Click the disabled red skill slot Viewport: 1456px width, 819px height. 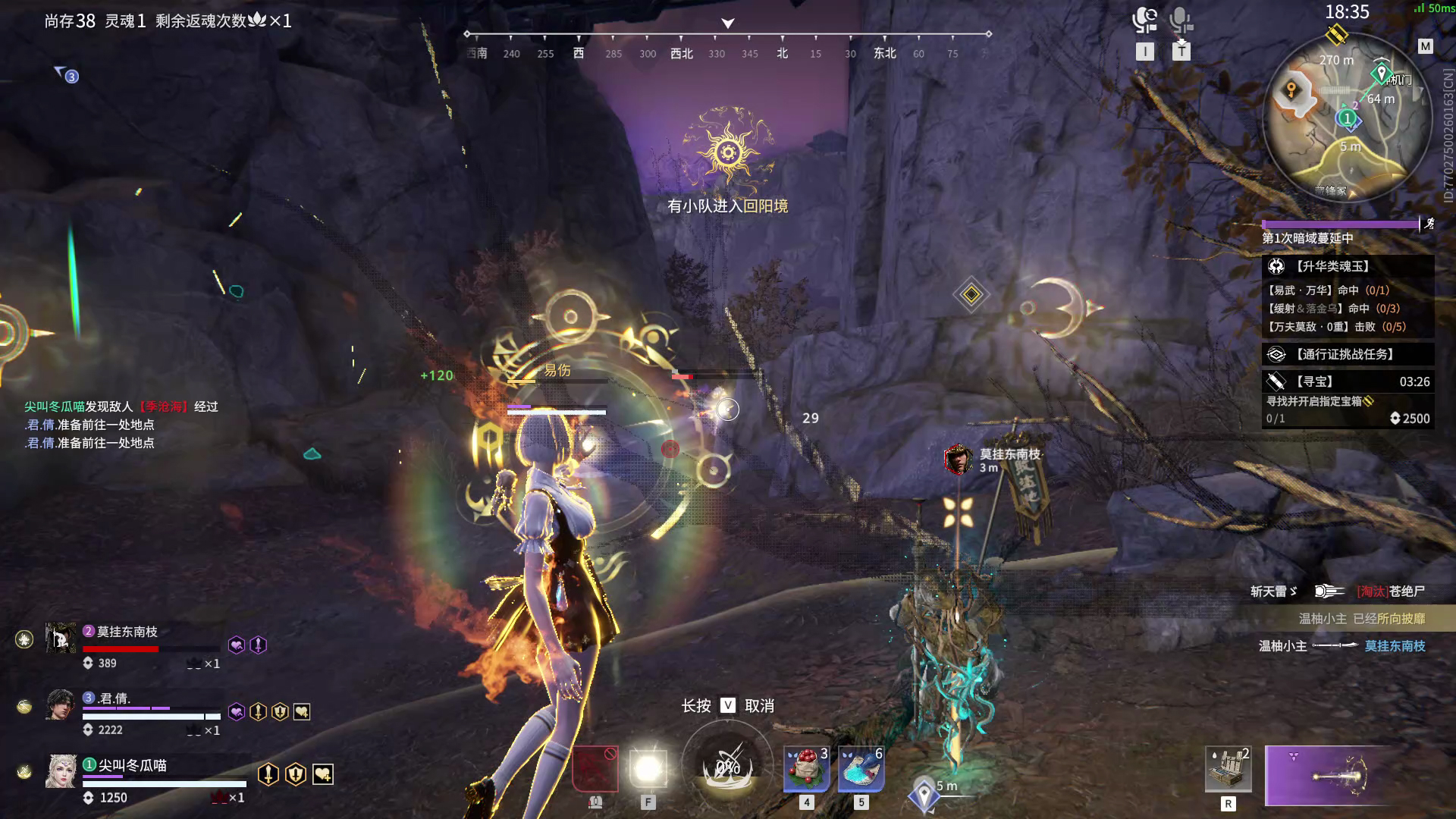click(x=595, y=769)
